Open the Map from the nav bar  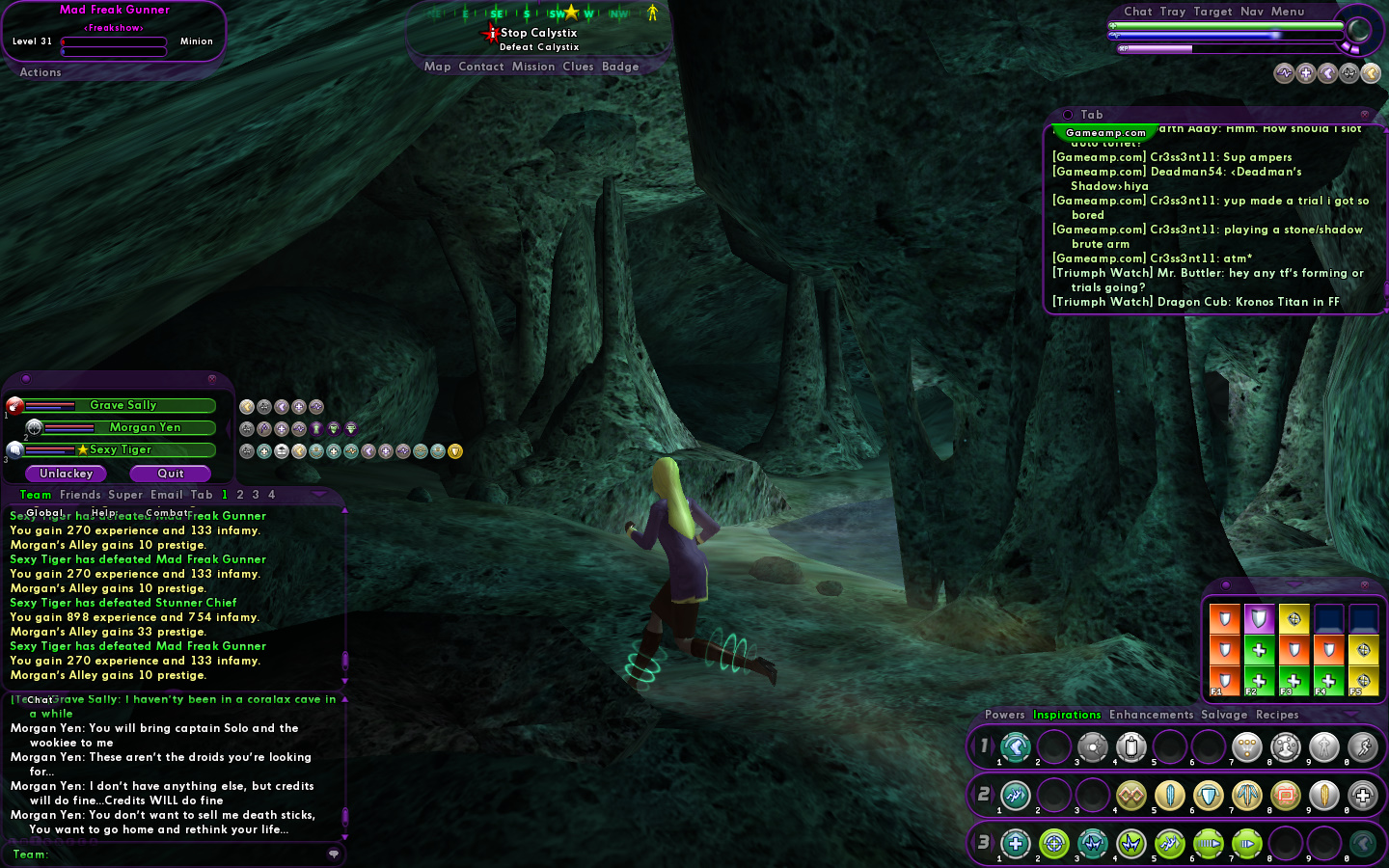(x=437, y=67)
